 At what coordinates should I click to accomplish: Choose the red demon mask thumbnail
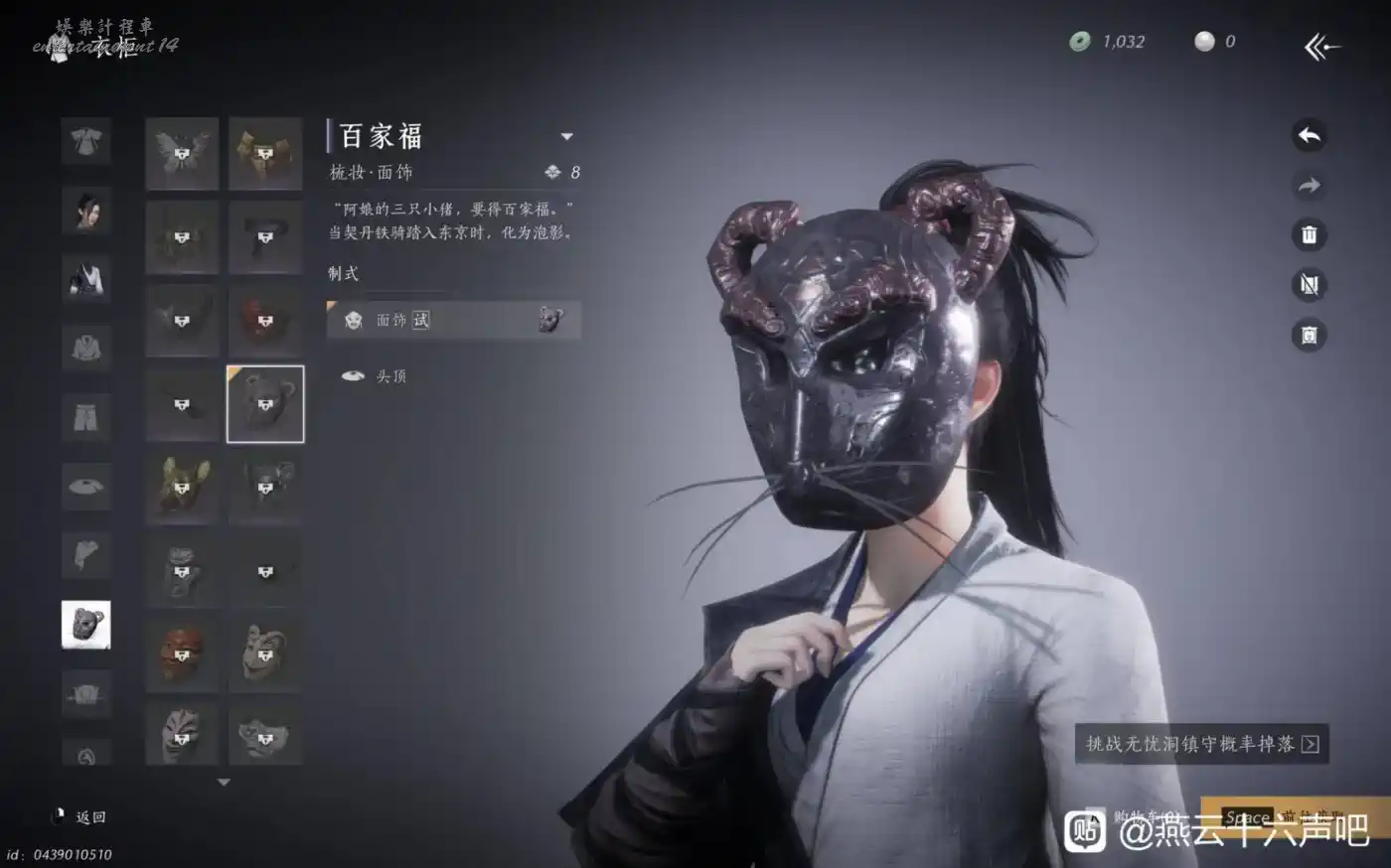point(182,654)
